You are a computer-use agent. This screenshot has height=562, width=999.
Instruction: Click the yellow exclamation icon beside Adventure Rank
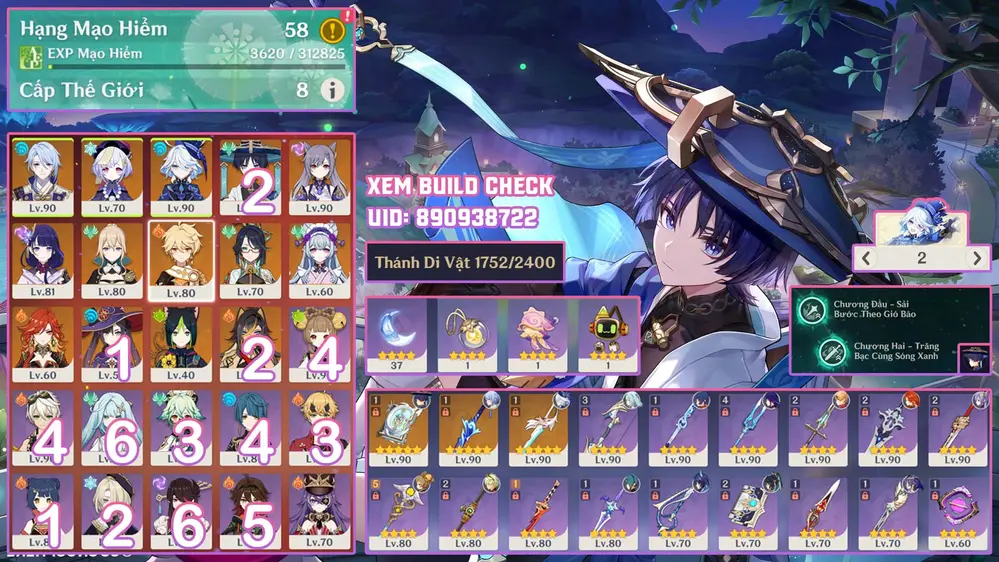click(332, 30)
